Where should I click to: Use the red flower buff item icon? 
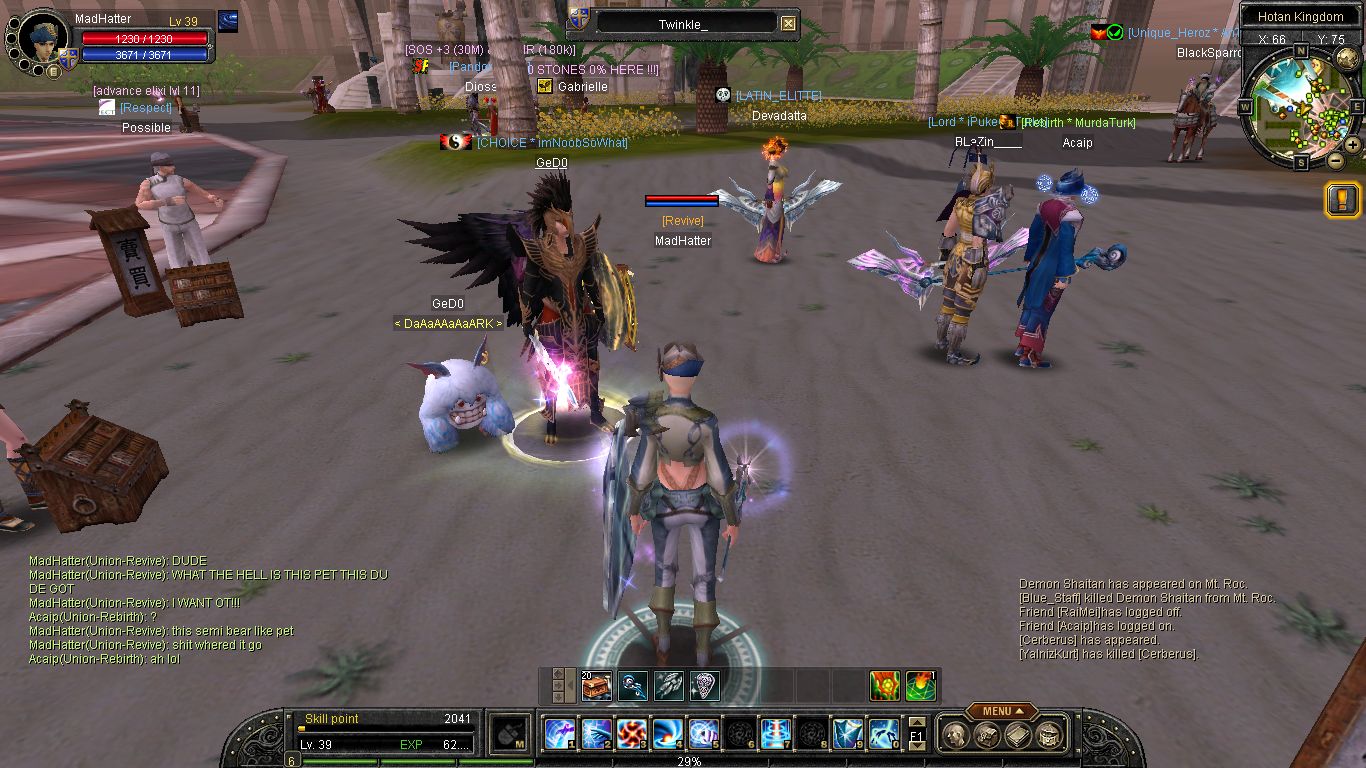884,686
